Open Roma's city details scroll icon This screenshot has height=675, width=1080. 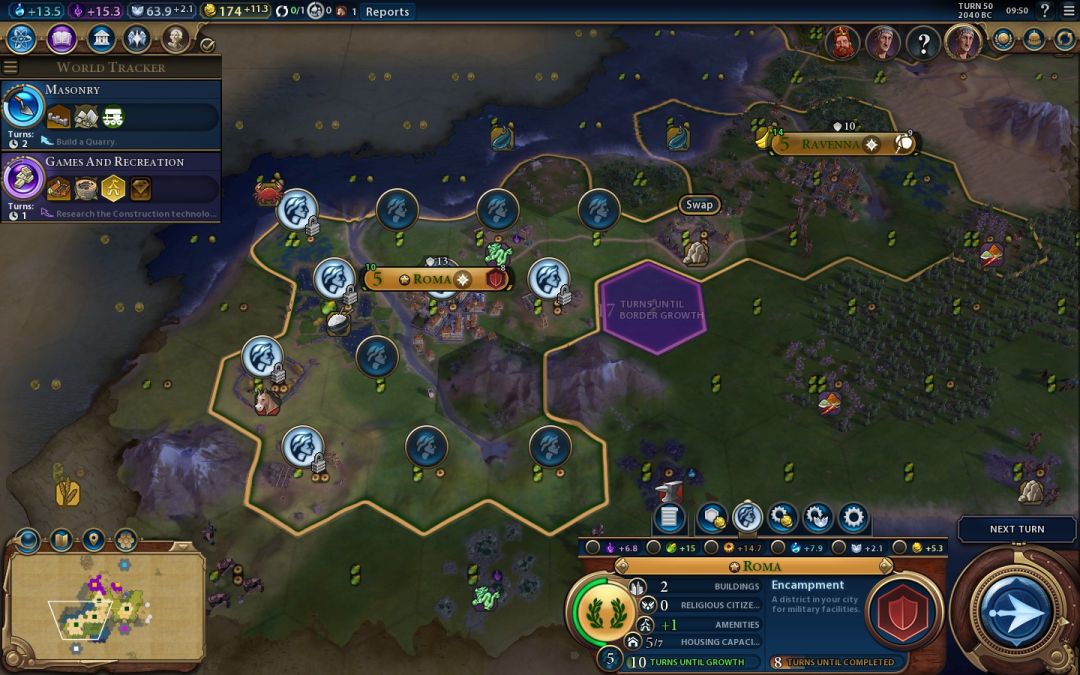pos(669,517)
